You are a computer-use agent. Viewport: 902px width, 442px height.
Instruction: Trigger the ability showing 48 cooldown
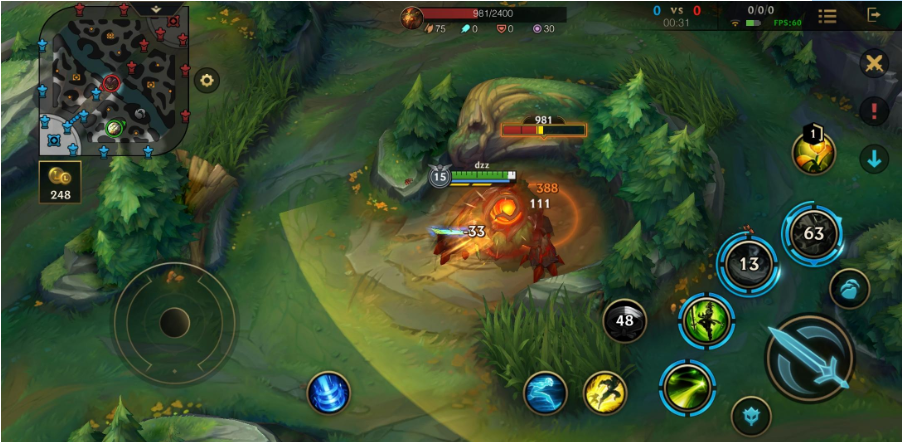[x=625, y=321]
